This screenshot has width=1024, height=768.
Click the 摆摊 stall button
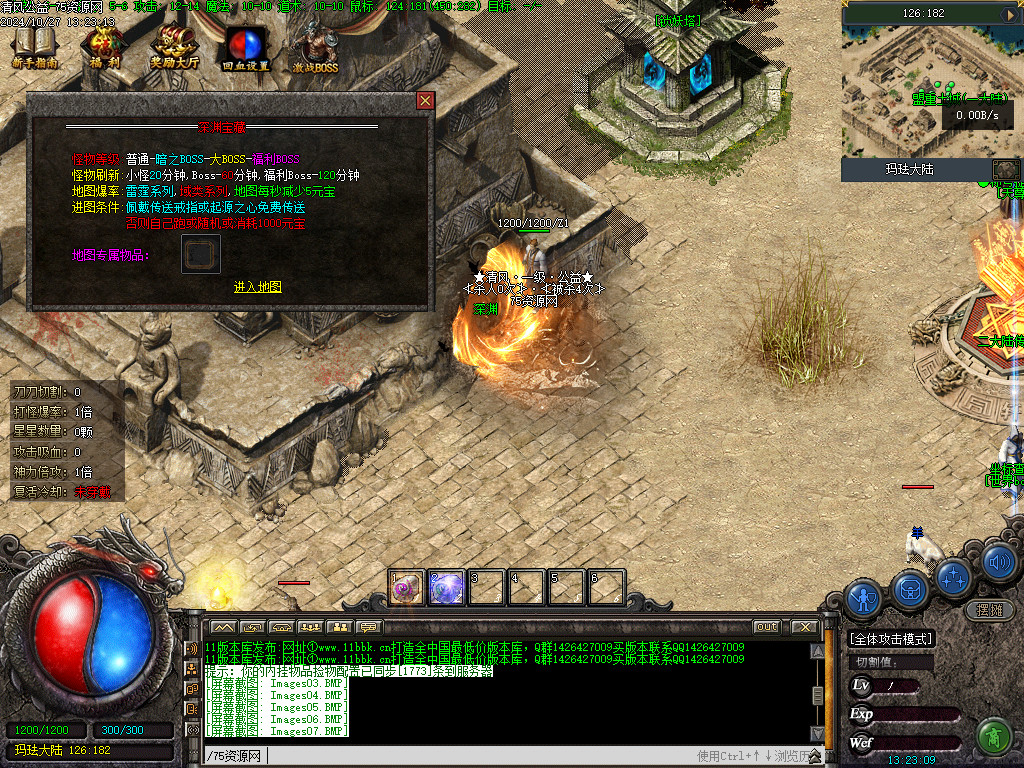pos(988,609)
